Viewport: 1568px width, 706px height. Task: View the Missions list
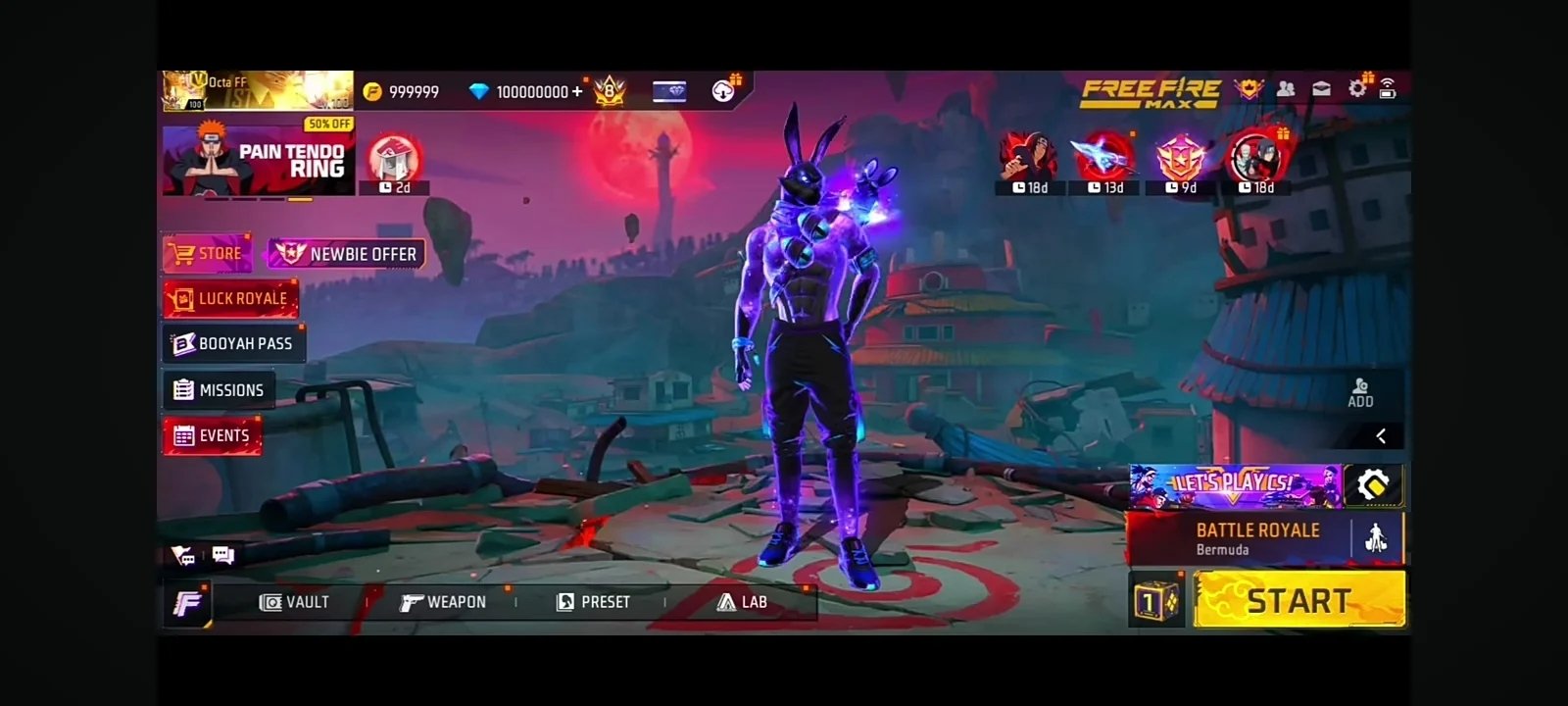(220, 390)
